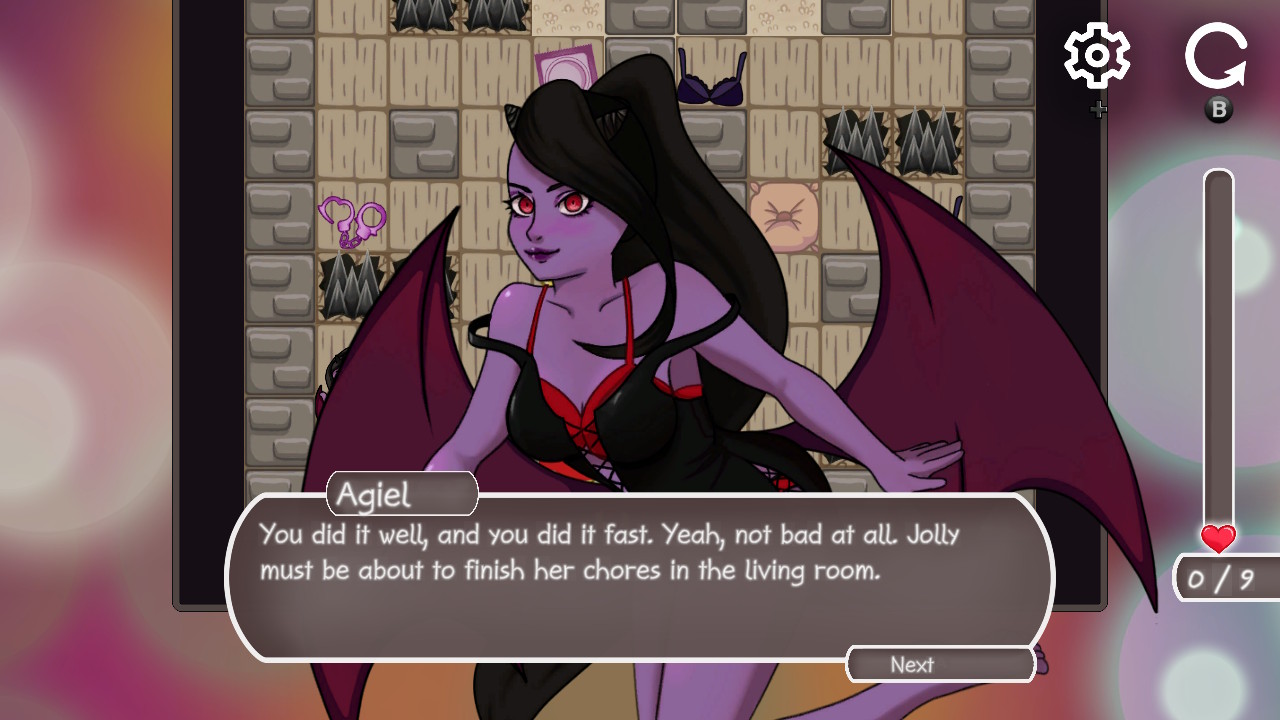The height and width of the screenshot is (720, 1280).
Task: Click the small plus mark below the gear
Action: (1098, 109)
